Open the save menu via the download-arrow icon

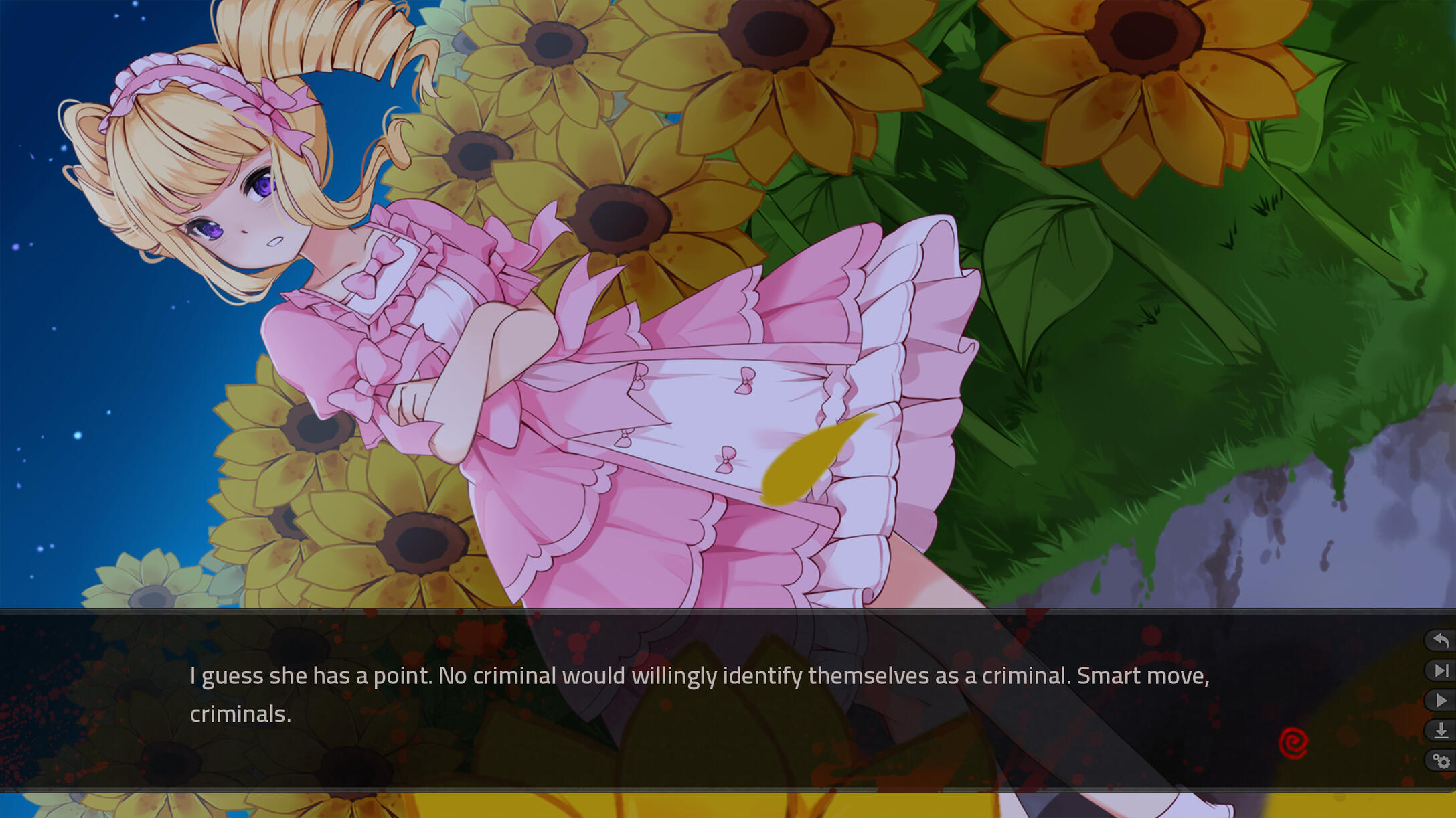tap(1441, 730)
